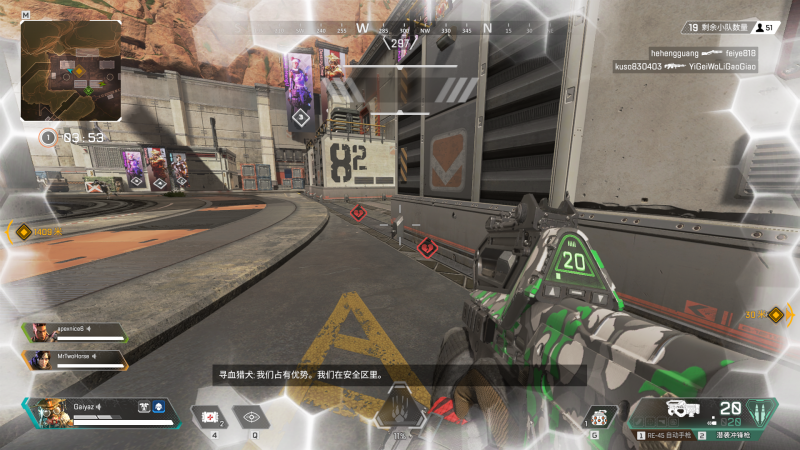Click the equipped weapon icon
Image resolution: width=800 pixels, height=450 pixels.
(x=683, y=409)
